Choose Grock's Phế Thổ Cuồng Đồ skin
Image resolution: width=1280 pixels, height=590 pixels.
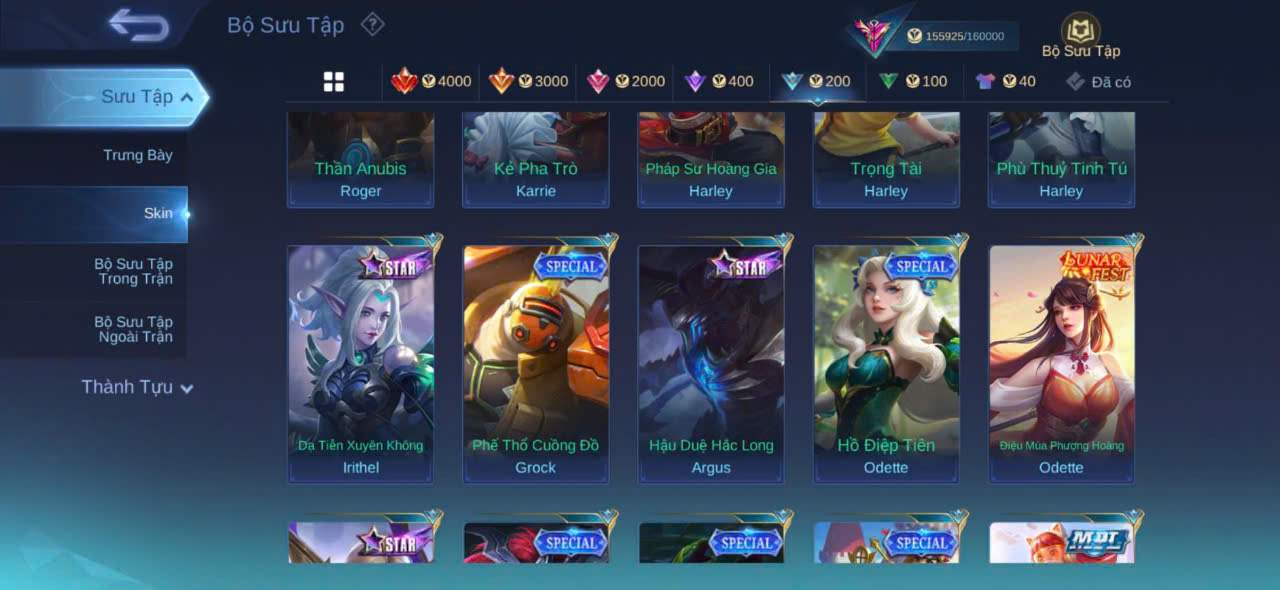pyautogui.click(x=536, y=364)
